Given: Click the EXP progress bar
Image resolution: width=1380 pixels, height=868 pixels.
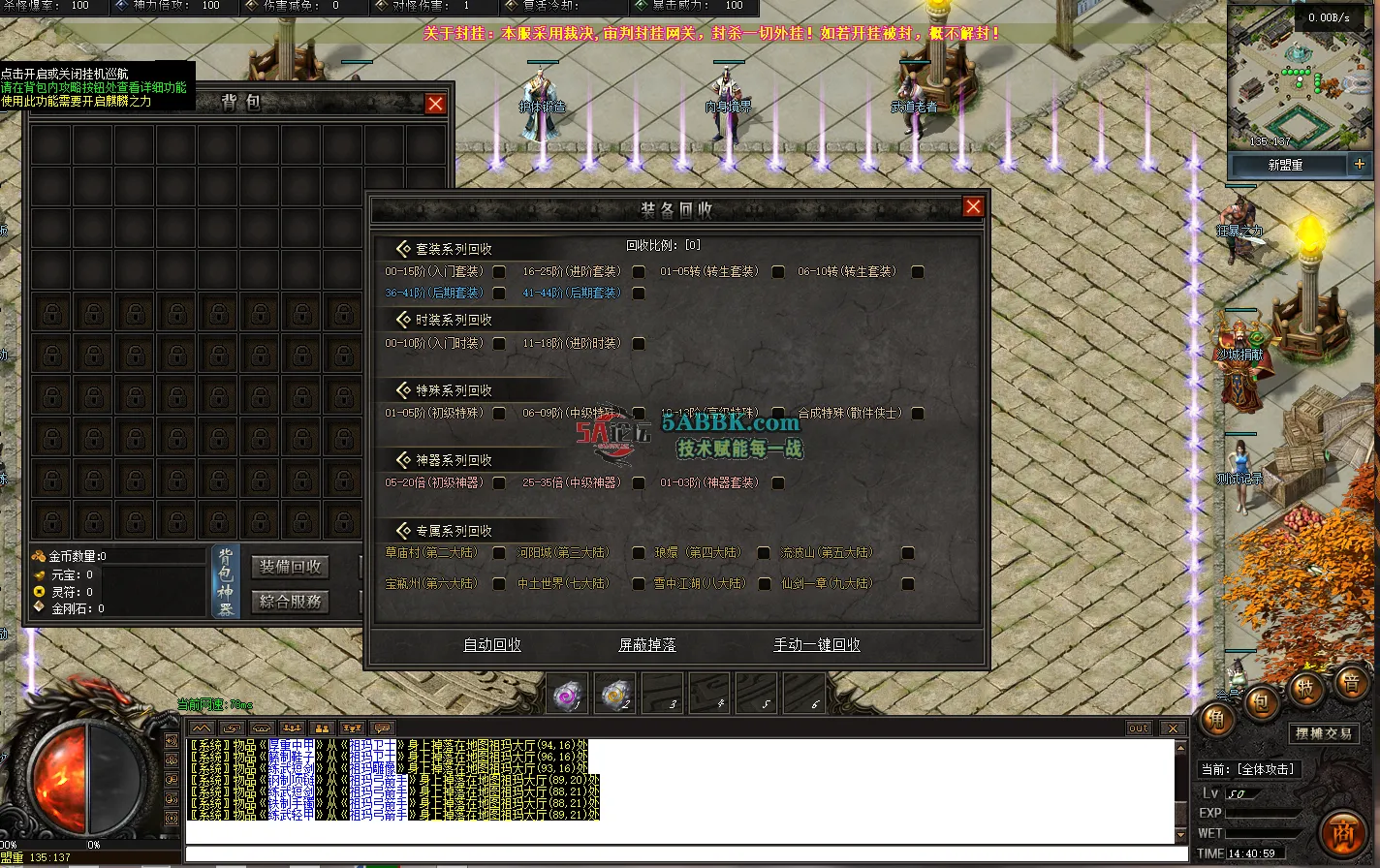Looking at the screenshot, I should 1260,813.
